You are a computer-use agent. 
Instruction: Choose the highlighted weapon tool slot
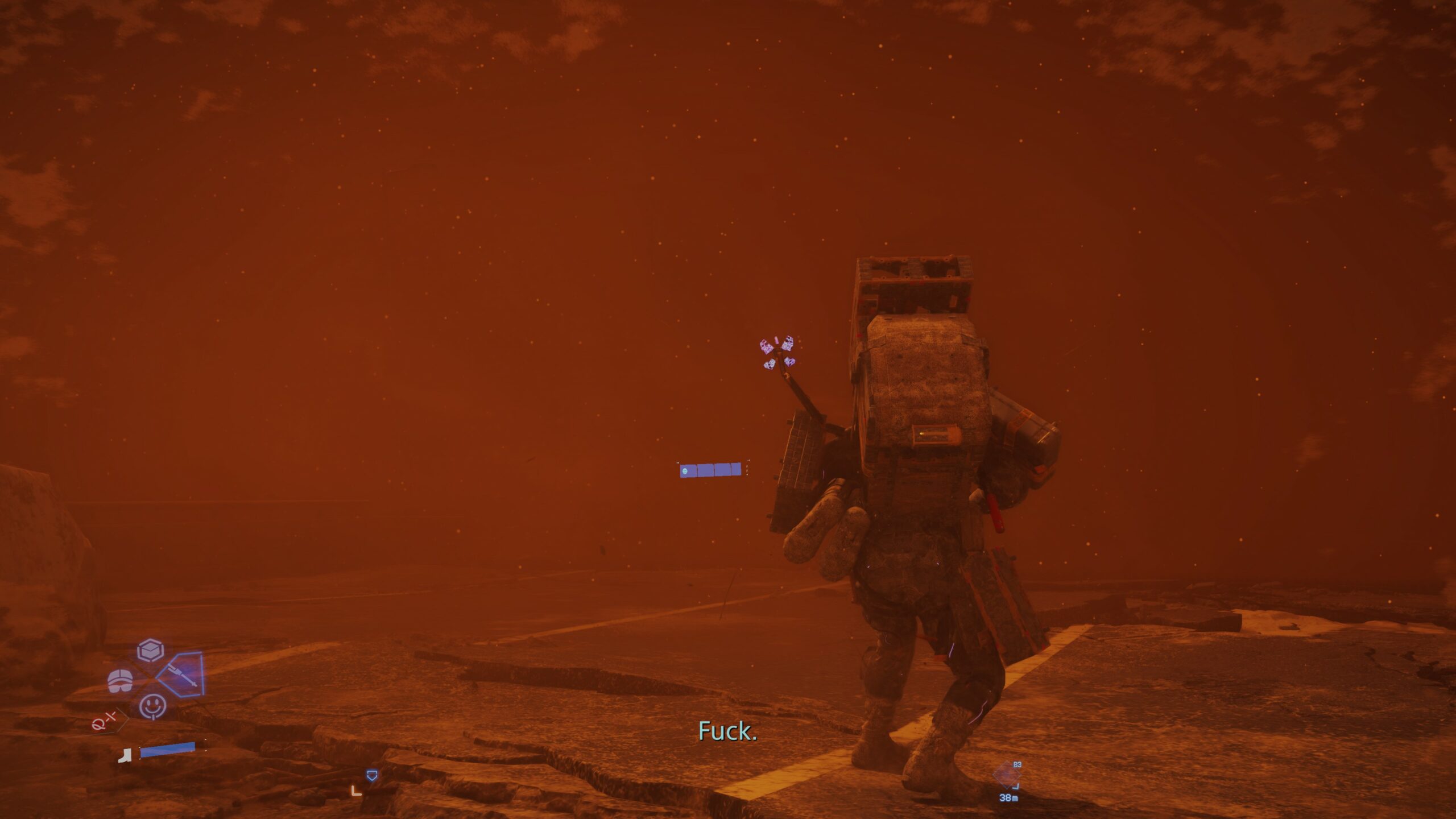coord(182,676)
